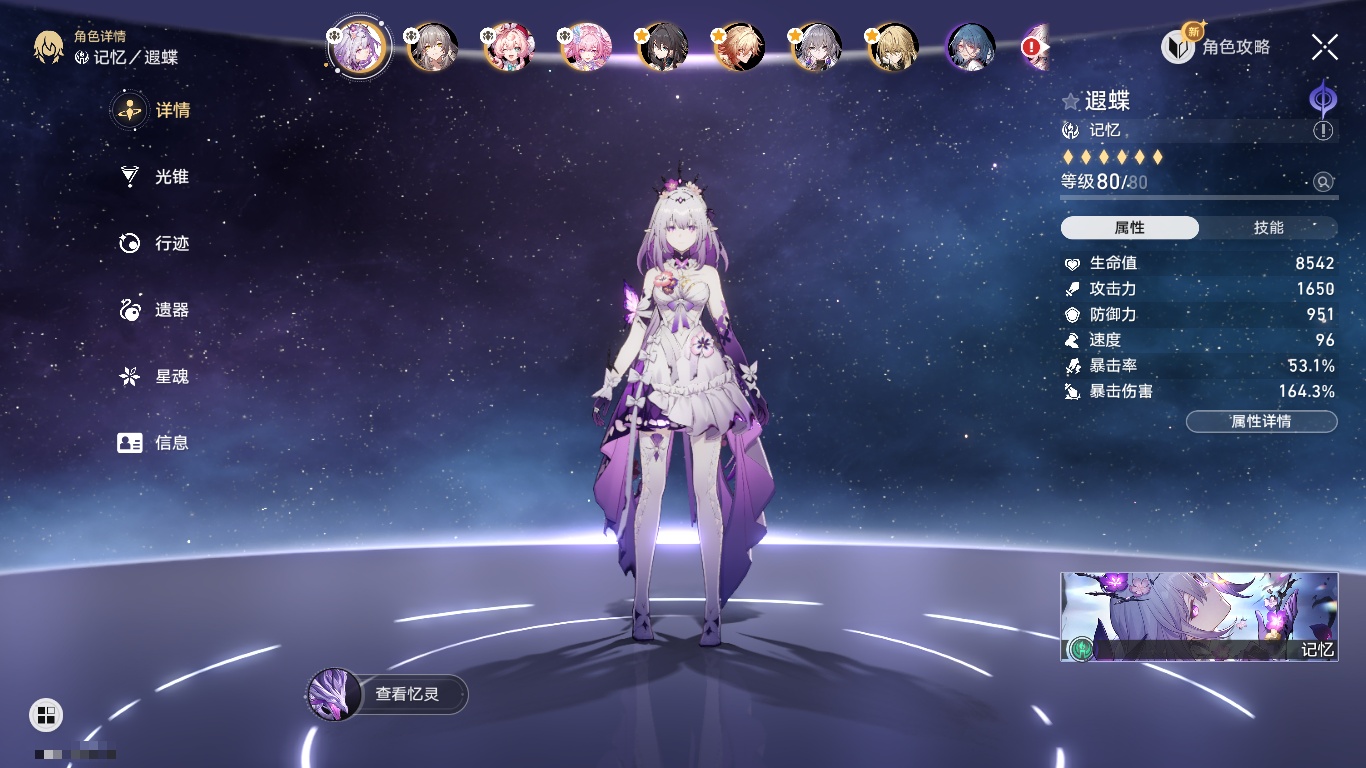The height and width of the screenshot is (768, 1366).
Task: Click the 查看忆灵 view memosprite button
Action: (388, 694)
